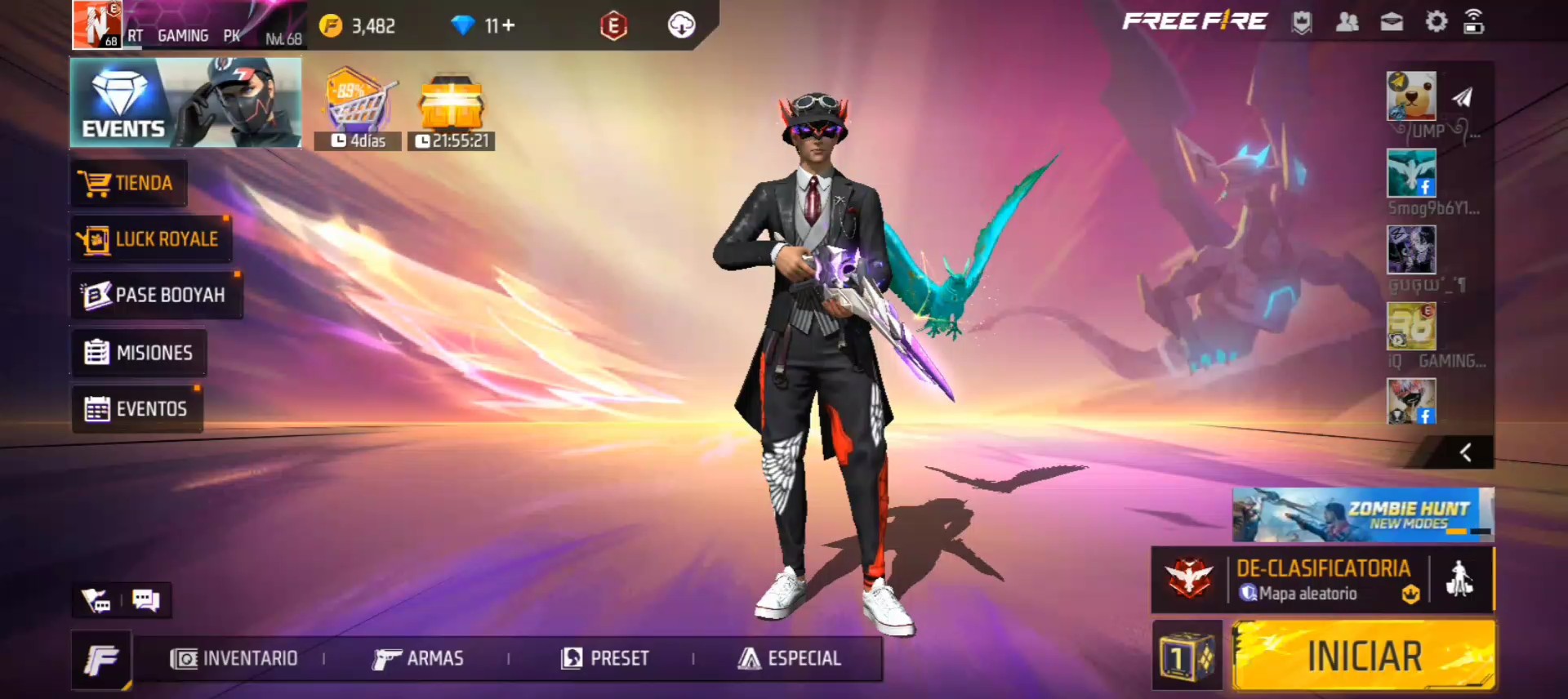Viewport: 1568px width, 699px height.
Task: Change game mode DE-CLASIFICATORIA
Action: coord(1322,580)
